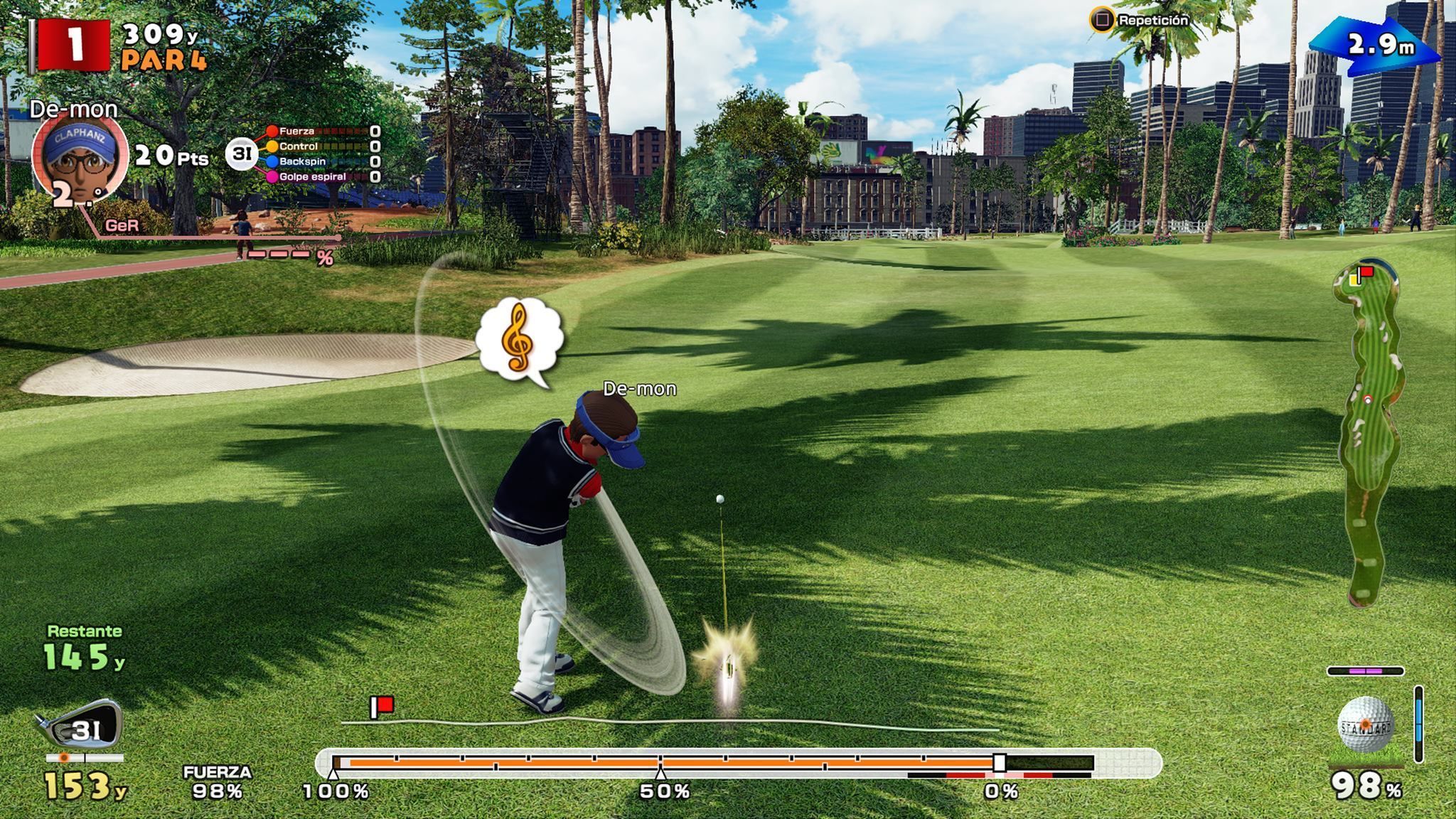The width and height of the screenshot is (1456, 819).
Task: Click the 3I iron club icon
Action: (x=80, y=727)
